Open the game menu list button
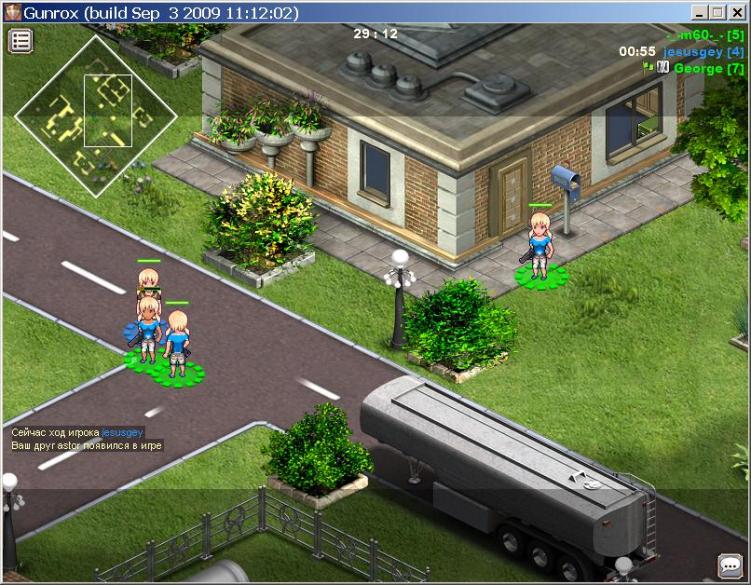The image size is (751, 585). (x=20, y=40)
